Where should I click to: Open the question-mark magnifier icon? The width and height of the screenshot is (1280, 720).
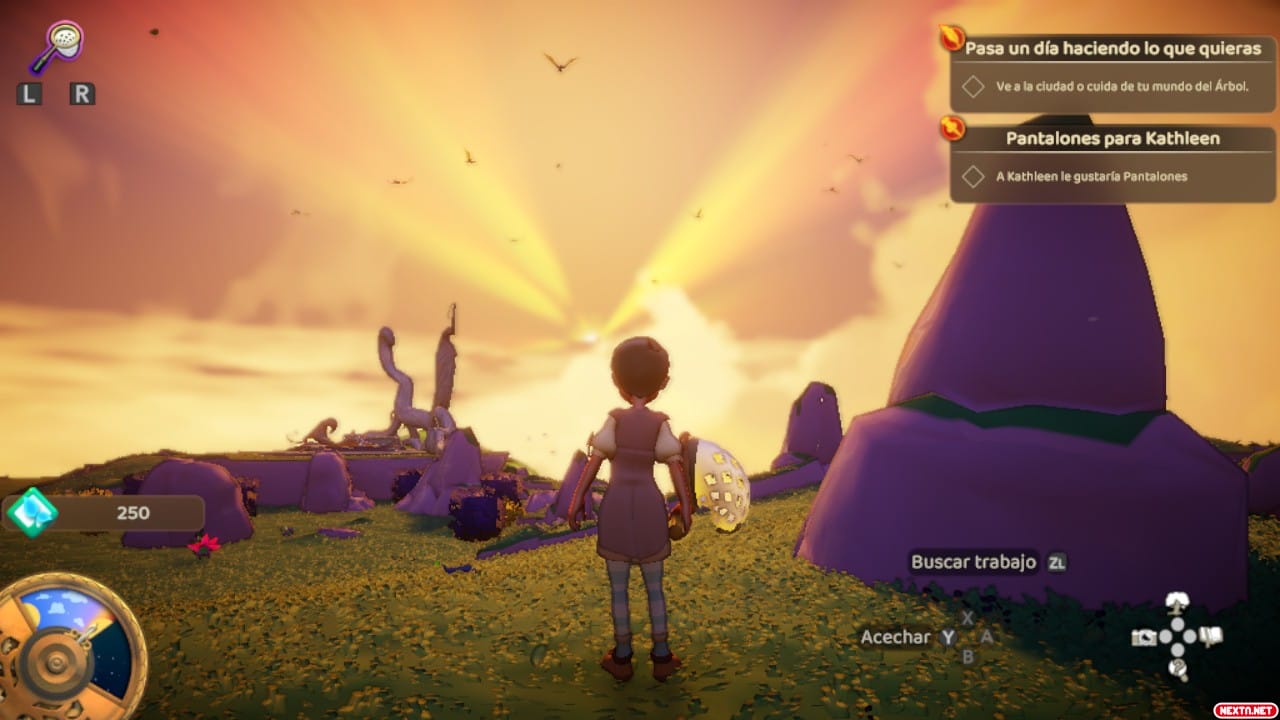tap(1178, 669)
